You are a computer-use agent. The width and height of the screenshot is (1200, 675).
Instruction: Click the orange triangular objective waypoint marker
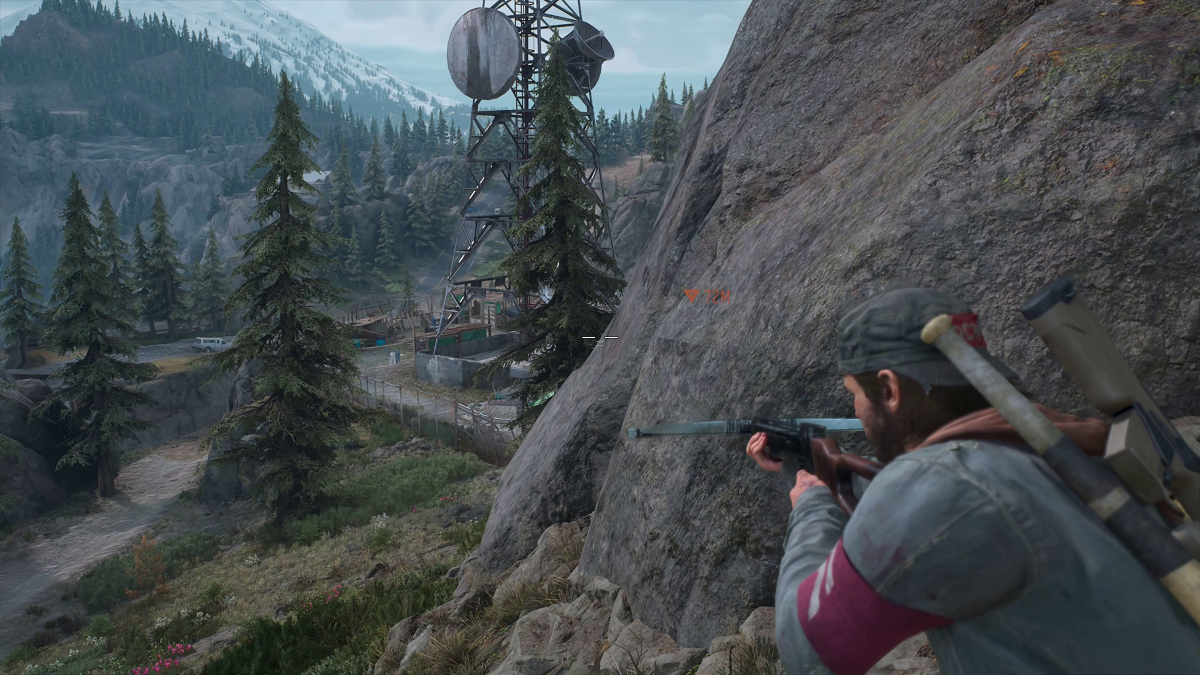click(692, 296)
